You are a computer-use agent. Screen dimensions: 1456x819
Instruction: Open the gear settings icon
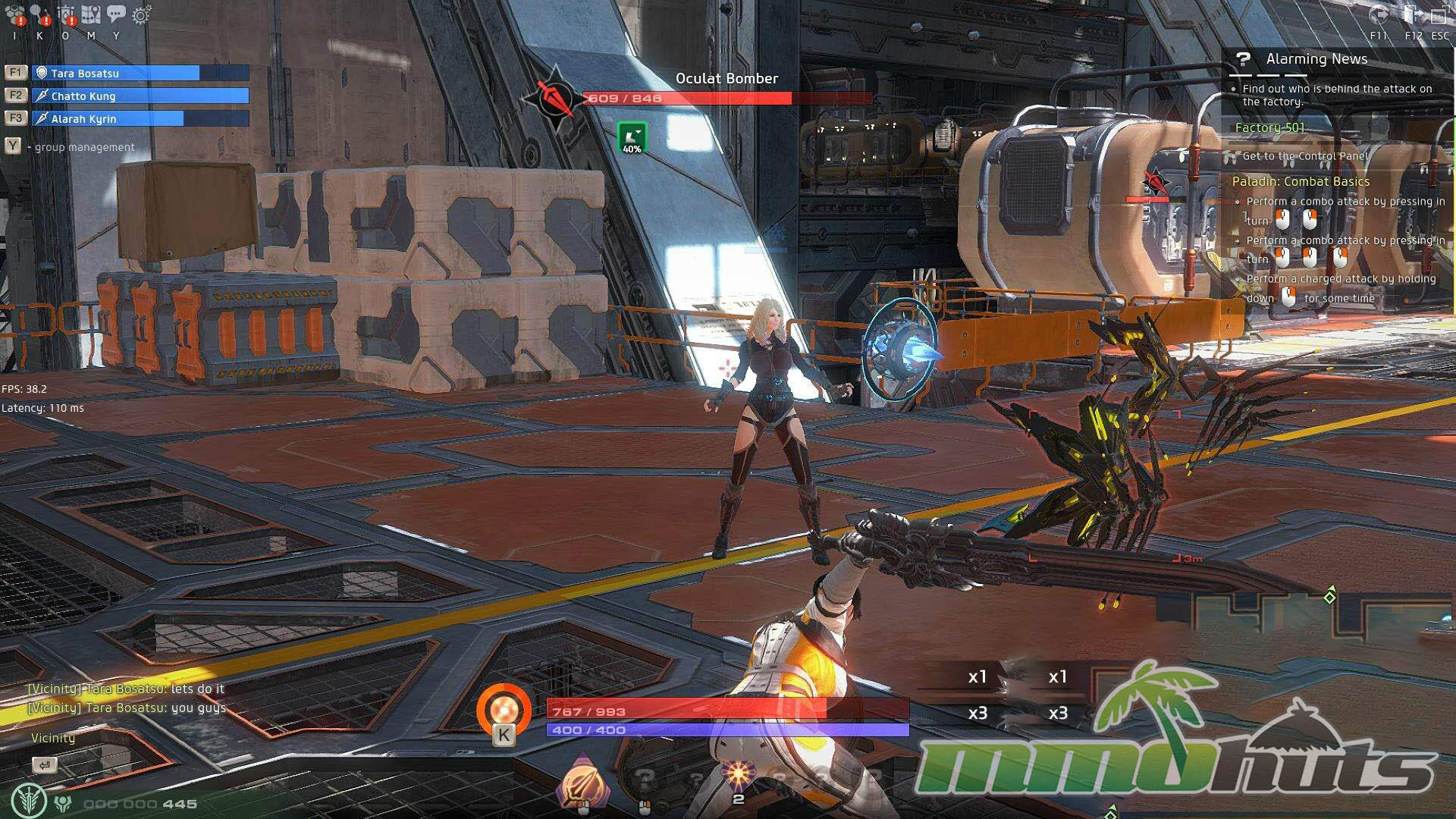[141, 14]
